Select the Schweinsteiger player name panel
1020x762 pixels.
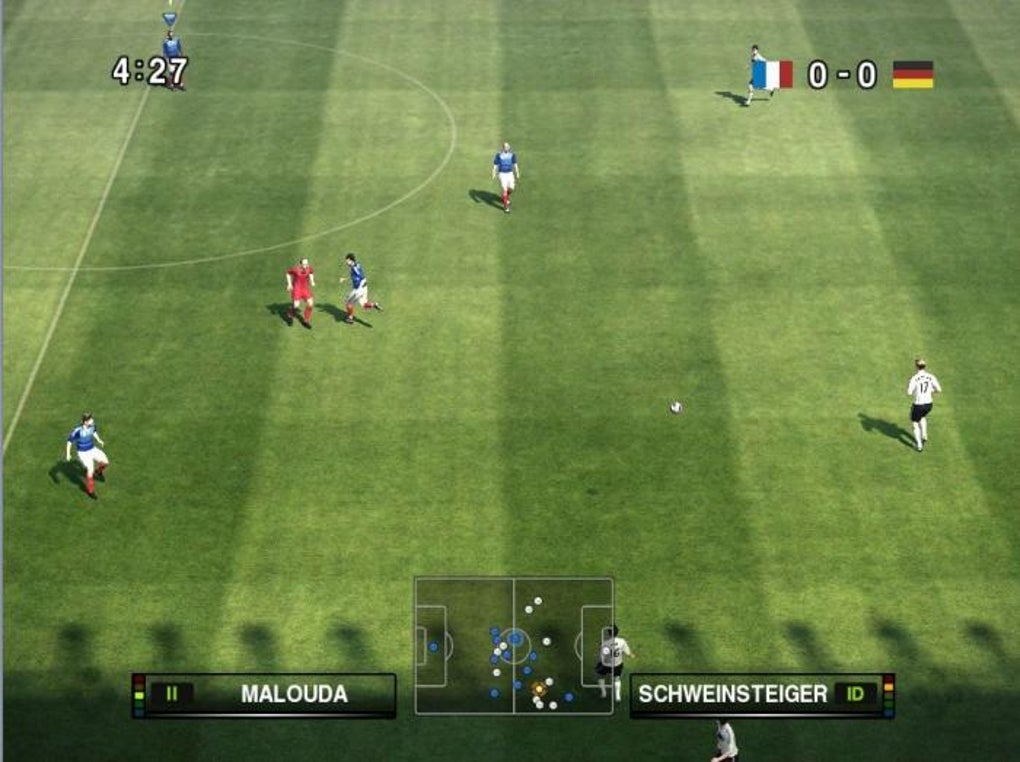click(761, 694)
